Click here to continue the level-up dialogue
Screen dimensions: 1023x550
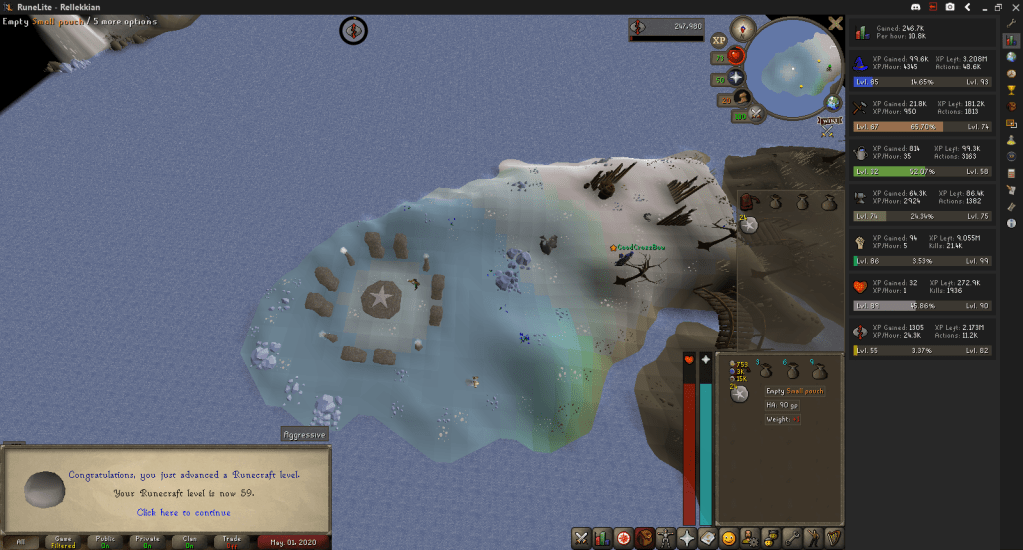coord(169,512)
